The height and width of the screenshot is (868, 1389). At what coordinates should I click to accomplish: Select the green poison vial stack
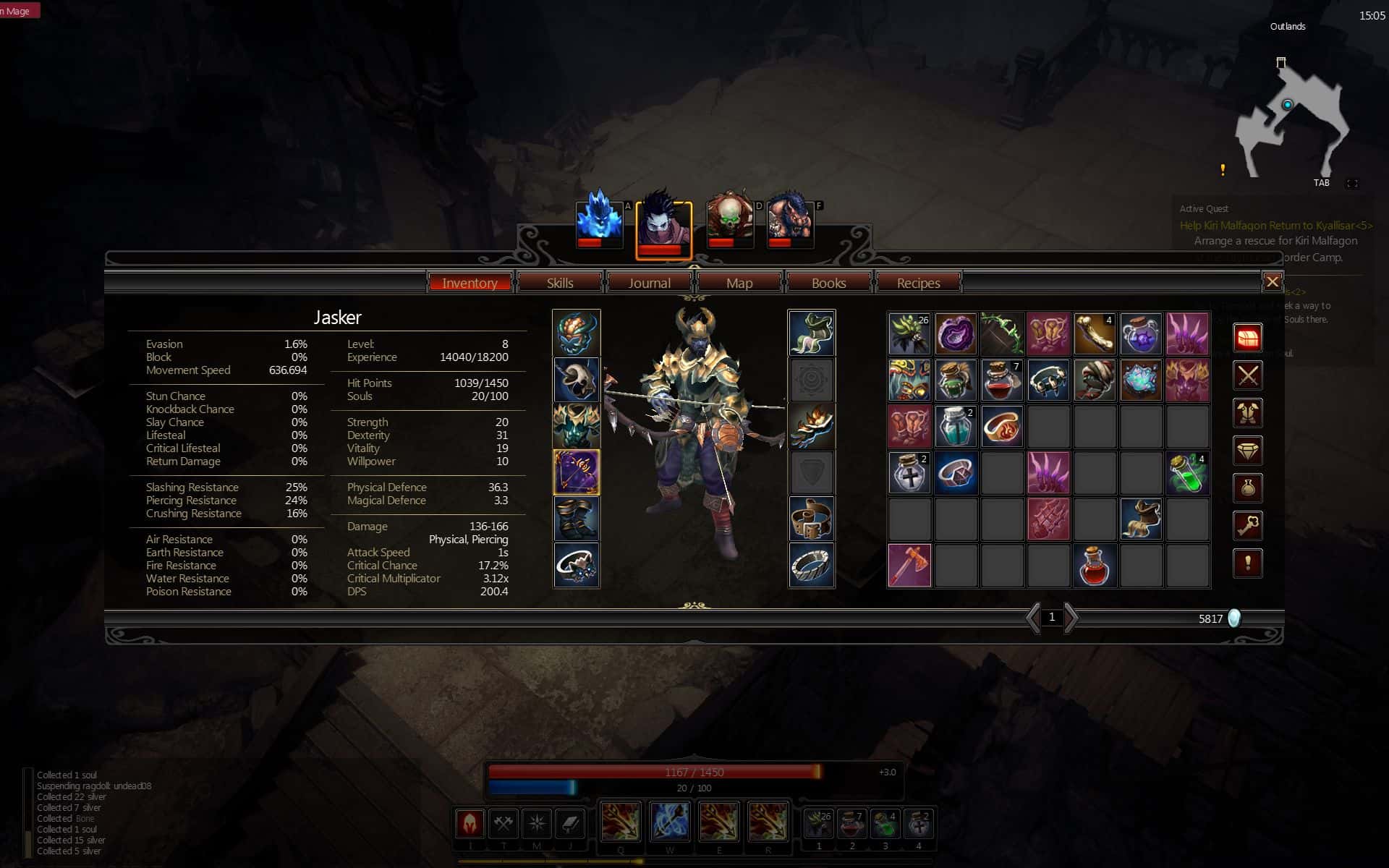coord(1187,473)
